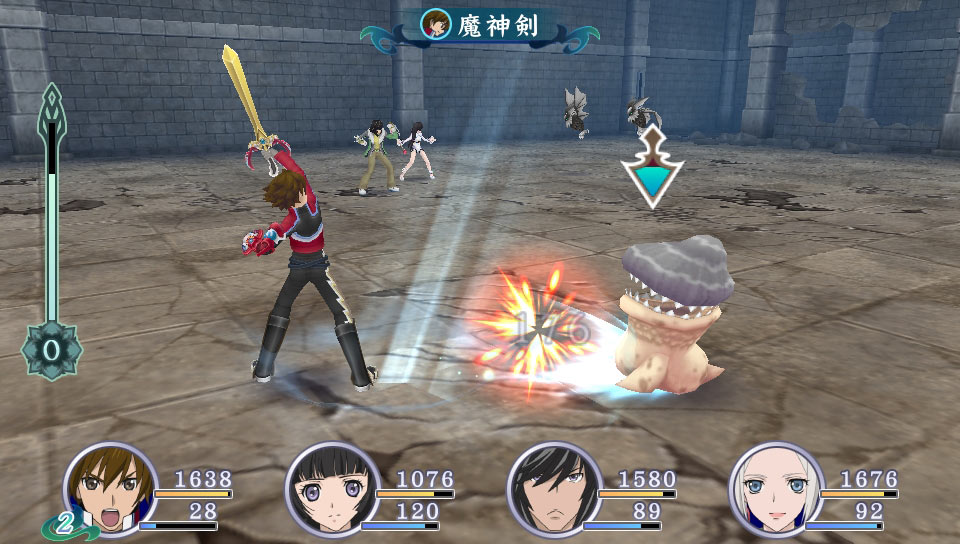Choose the black-haired girl party portrait
Image resolution: width=960 pixels, height=544 pixels.
point(331,491)
